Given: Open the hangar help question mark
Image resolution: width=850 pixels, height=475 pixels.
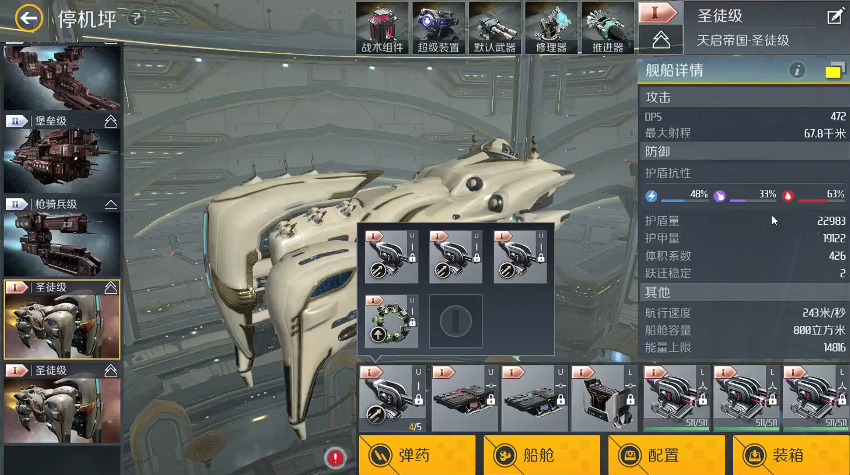Looking at the screenshot, I should [137, 17].
